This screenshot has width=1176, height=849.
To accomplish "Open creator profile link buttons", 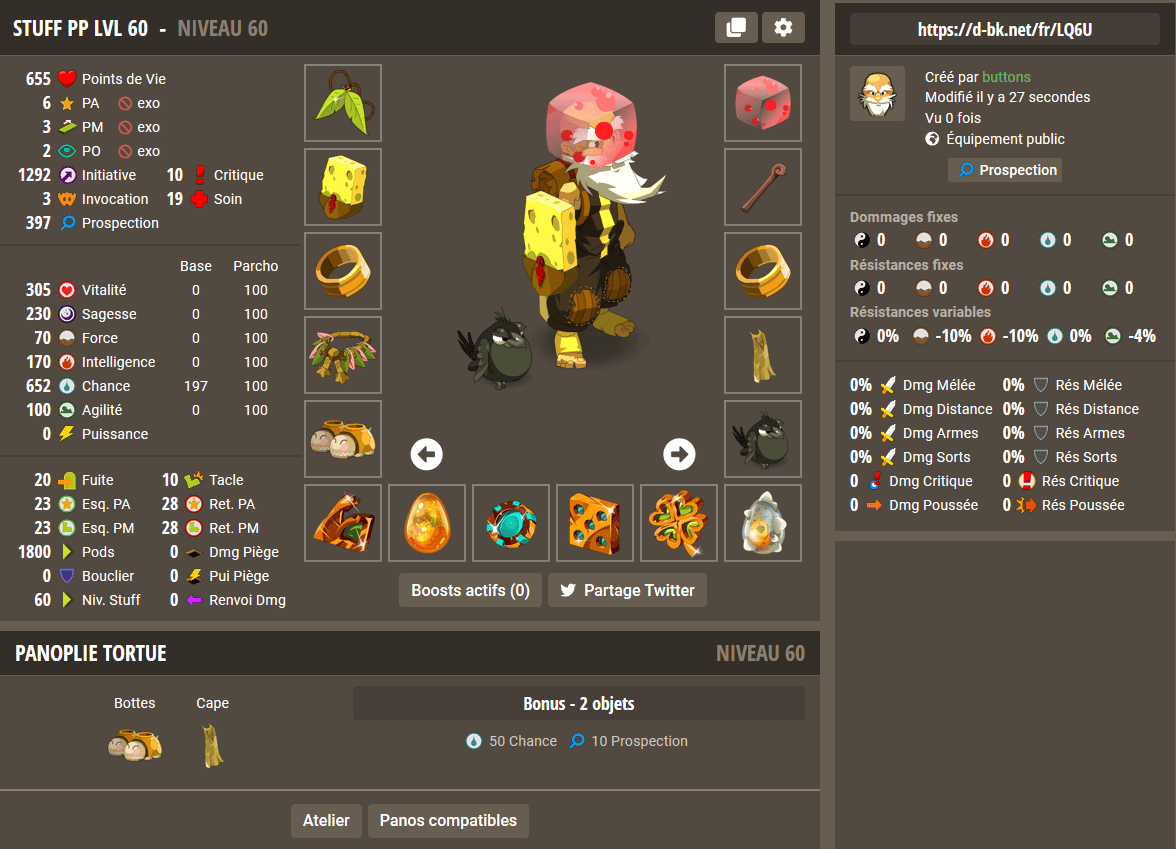I will [1006, 77].
